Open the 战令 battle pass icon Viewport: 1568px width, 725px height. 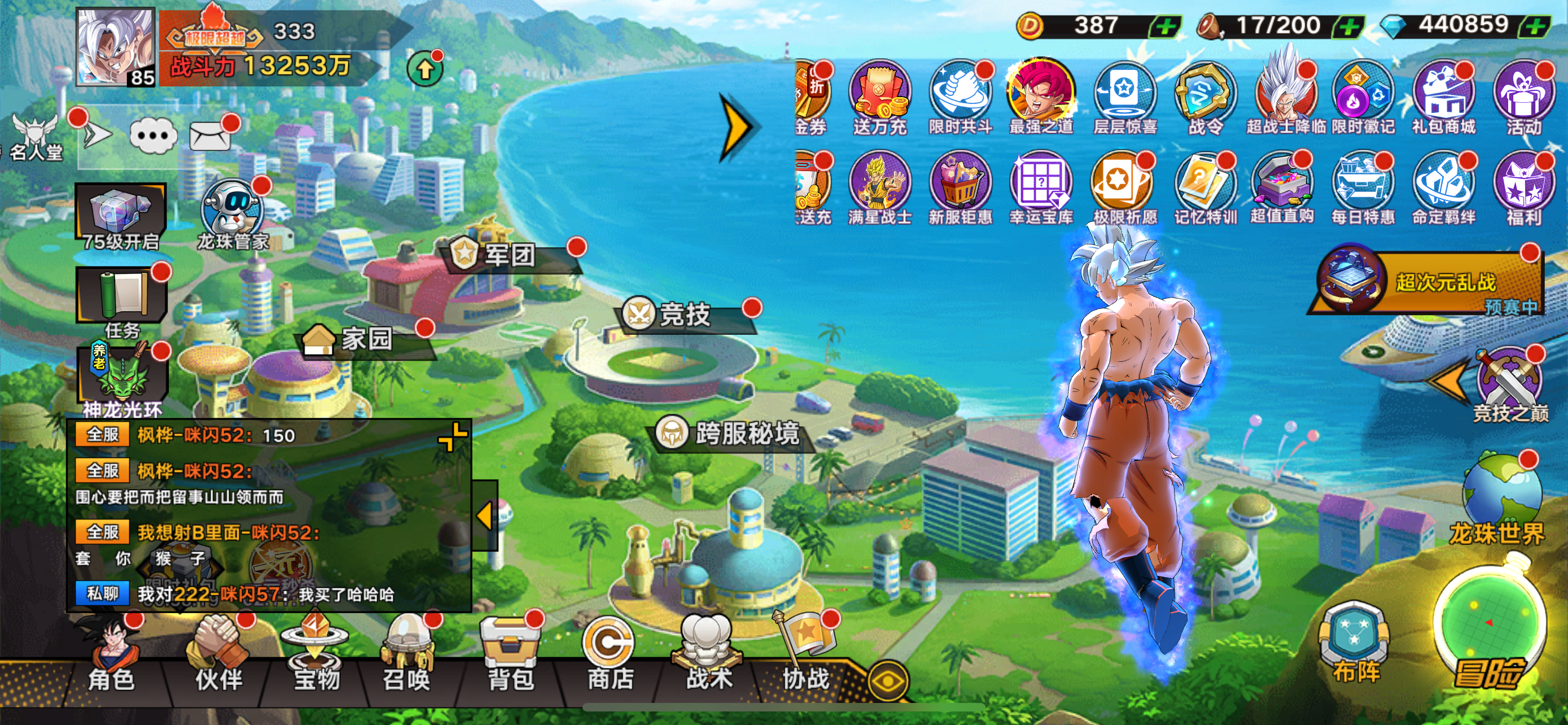[x=1205, y=97]
